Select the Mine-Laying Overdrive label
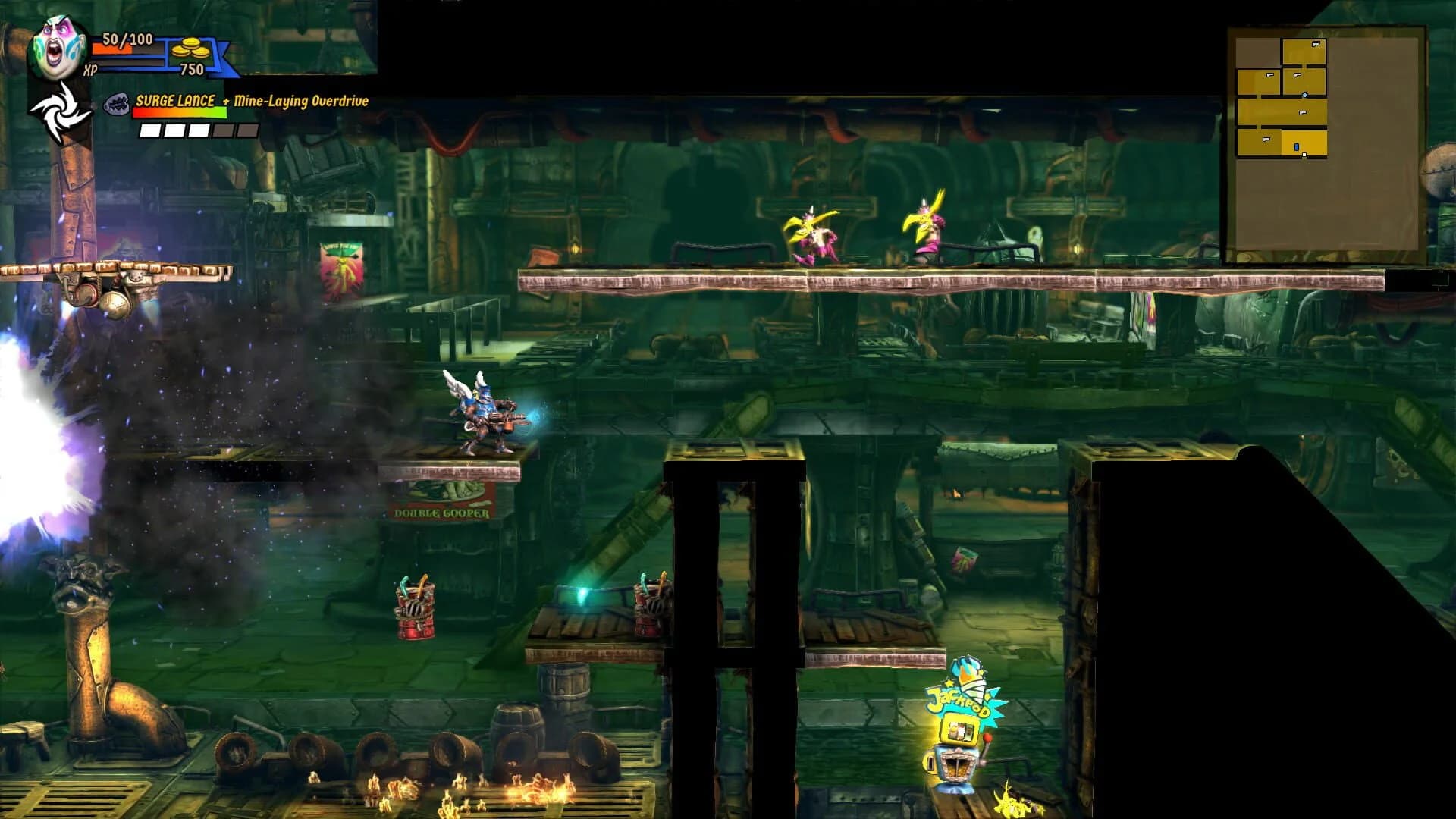This screenshot has height=819, width=1456. pos(302,100)
